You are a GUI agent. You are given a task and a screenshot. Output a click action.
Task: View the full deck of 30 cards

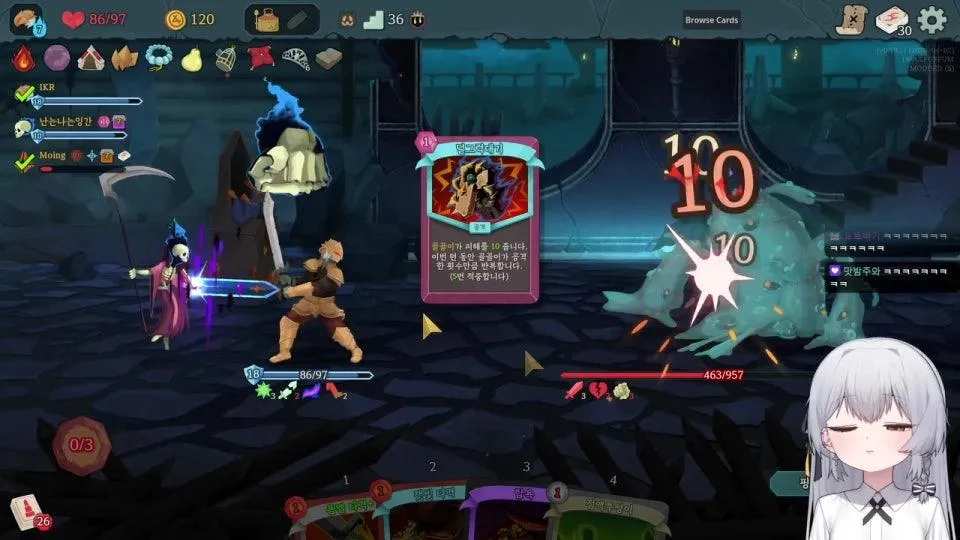pos(892,20)
